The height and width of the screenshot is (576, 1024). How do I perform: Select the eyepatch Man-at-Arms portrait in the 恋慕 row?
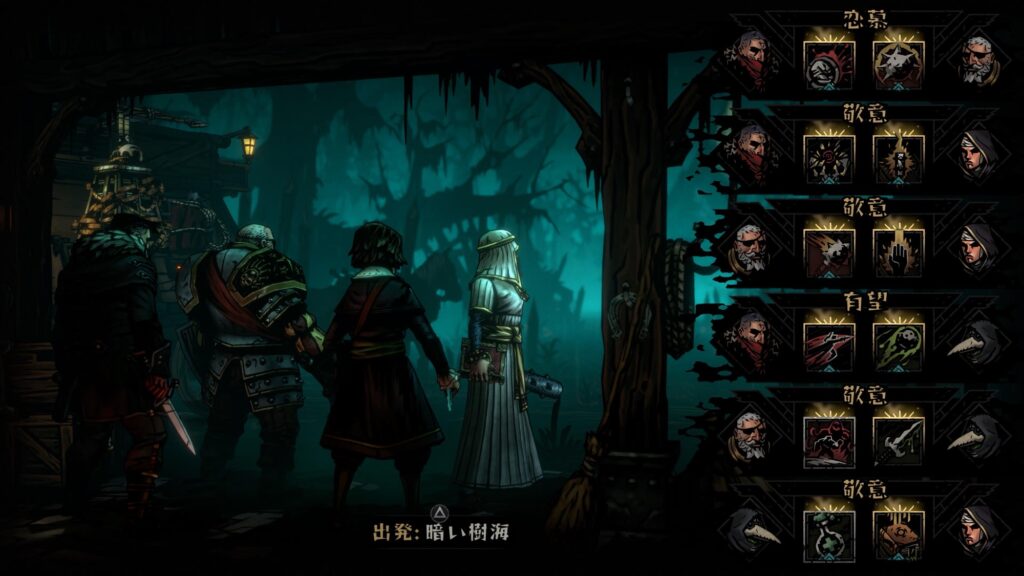click(978, 62)
